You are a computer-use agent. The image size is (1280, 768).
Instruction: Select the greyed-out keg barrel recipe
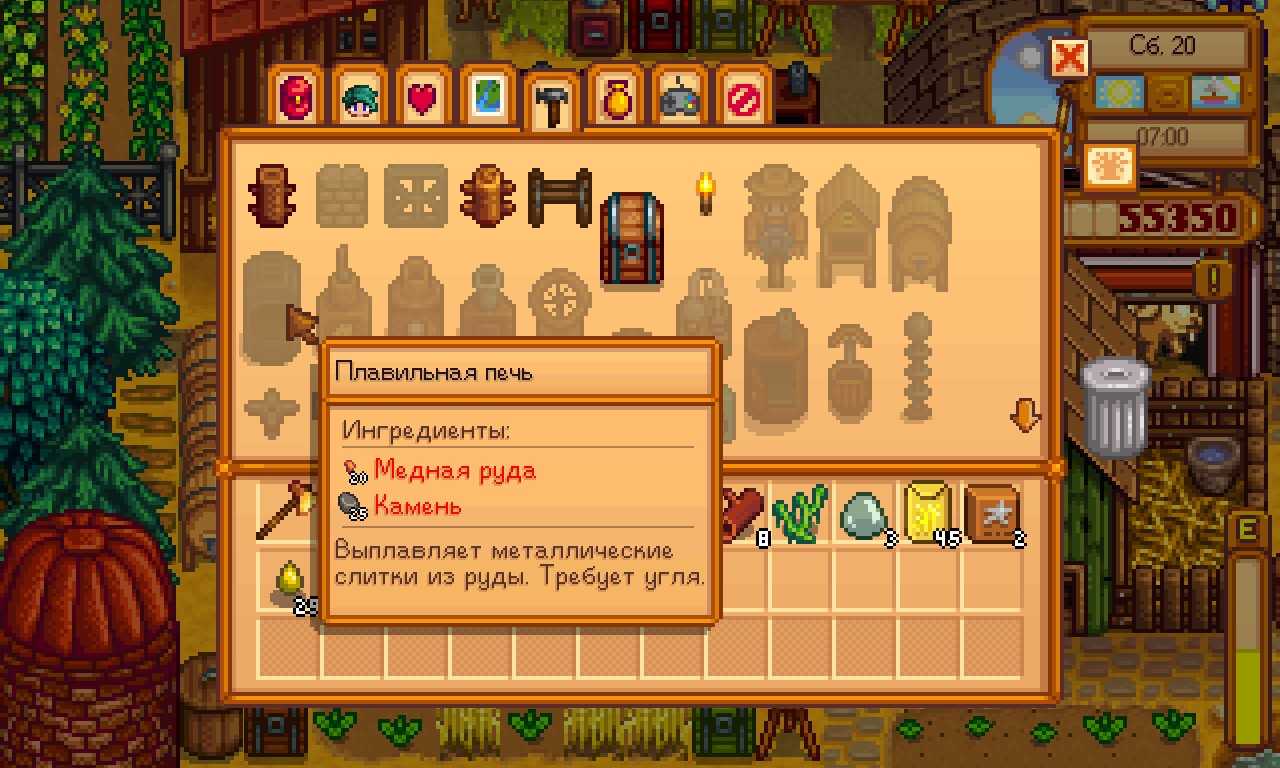click(x=919, y=232)
